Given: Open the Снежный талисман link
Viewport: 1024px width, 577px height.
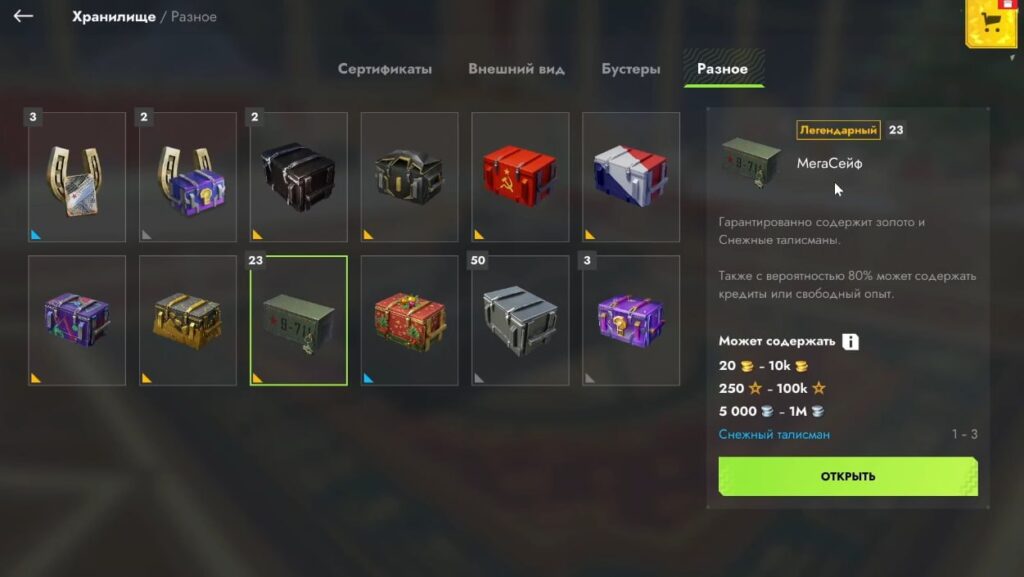Looking at the screenshot, I should [x=774, y=434].
